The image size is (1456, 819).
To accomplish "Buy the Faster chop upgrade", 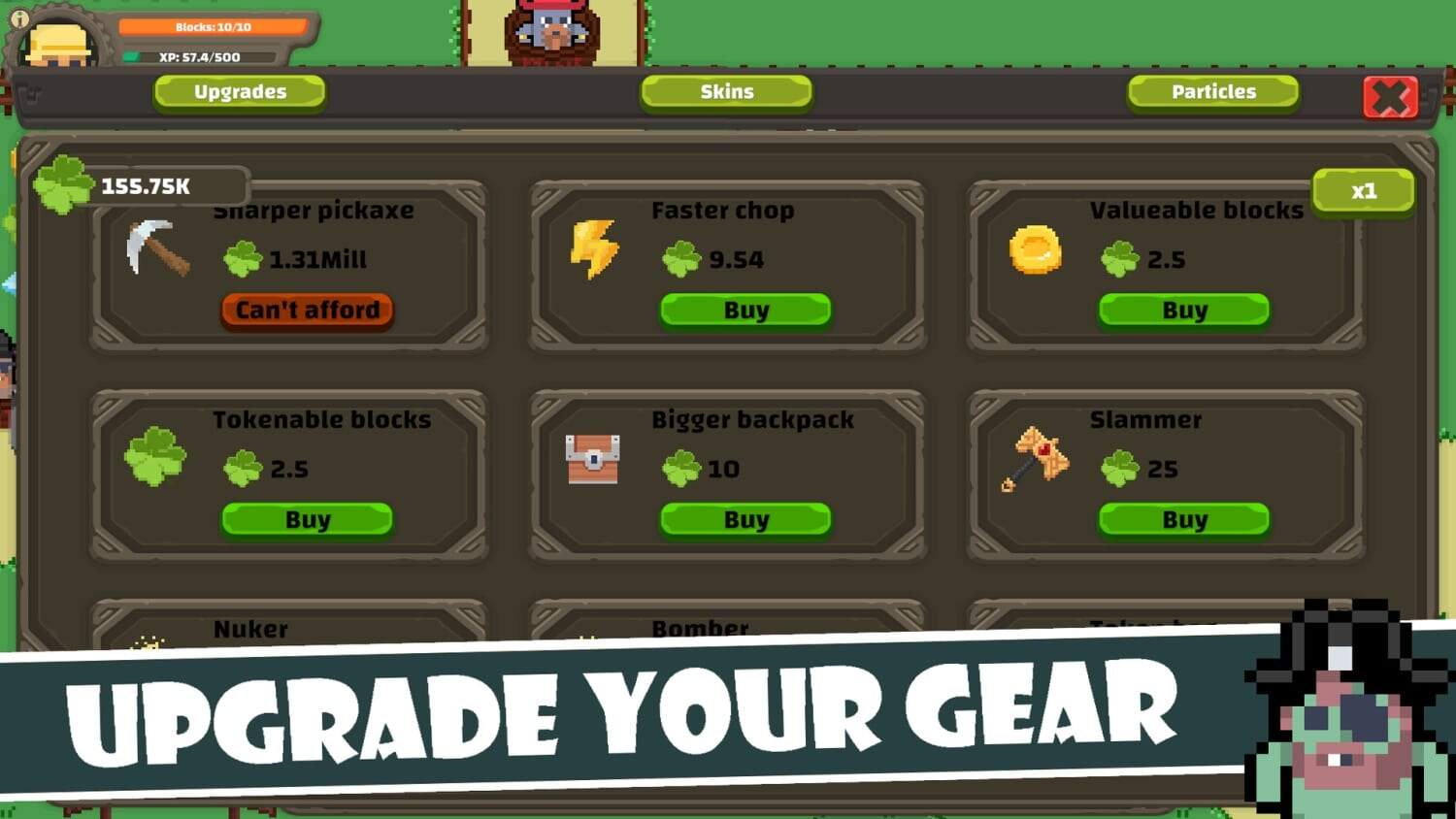I will tap(745, 311).
